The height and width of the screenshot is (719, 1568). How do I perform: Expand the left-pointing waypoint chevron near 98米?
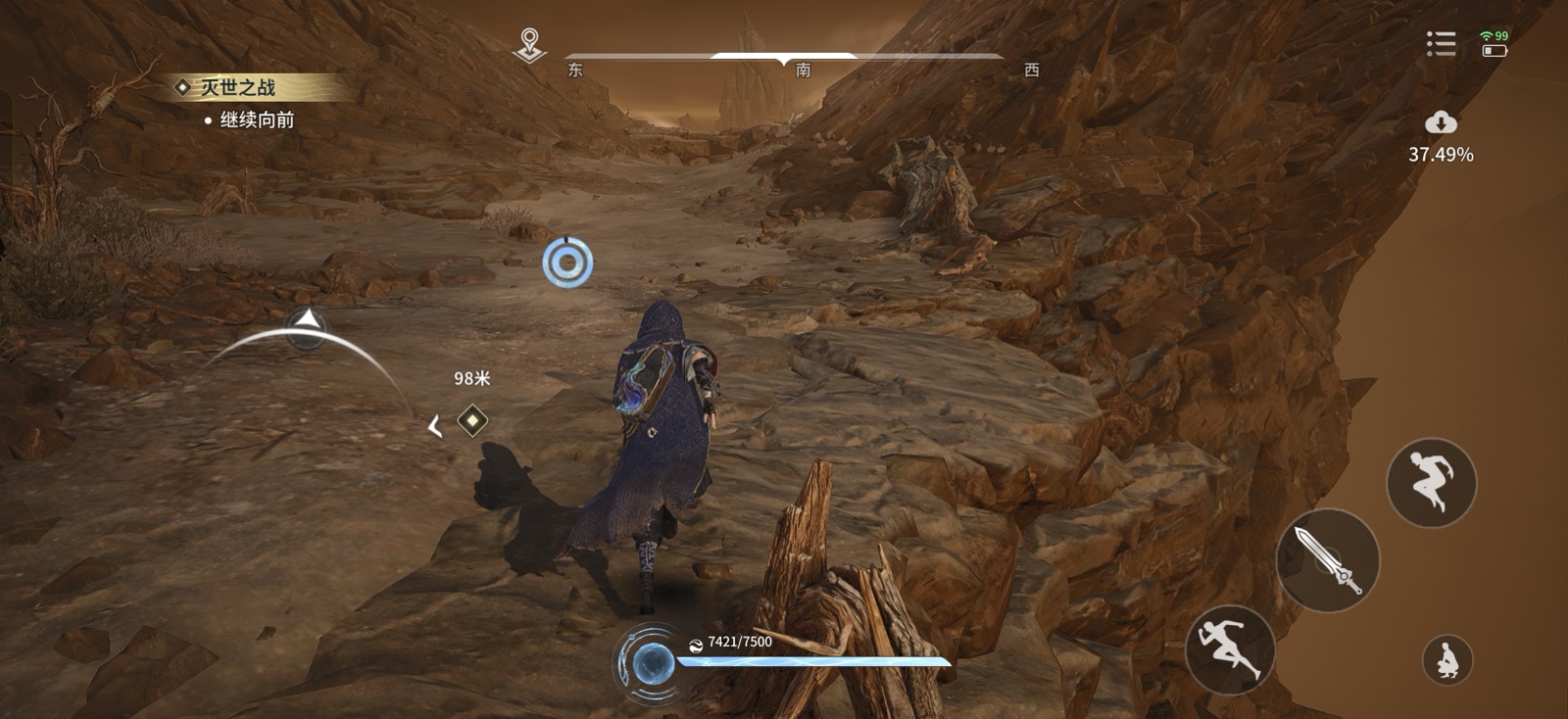pos(432,424)
